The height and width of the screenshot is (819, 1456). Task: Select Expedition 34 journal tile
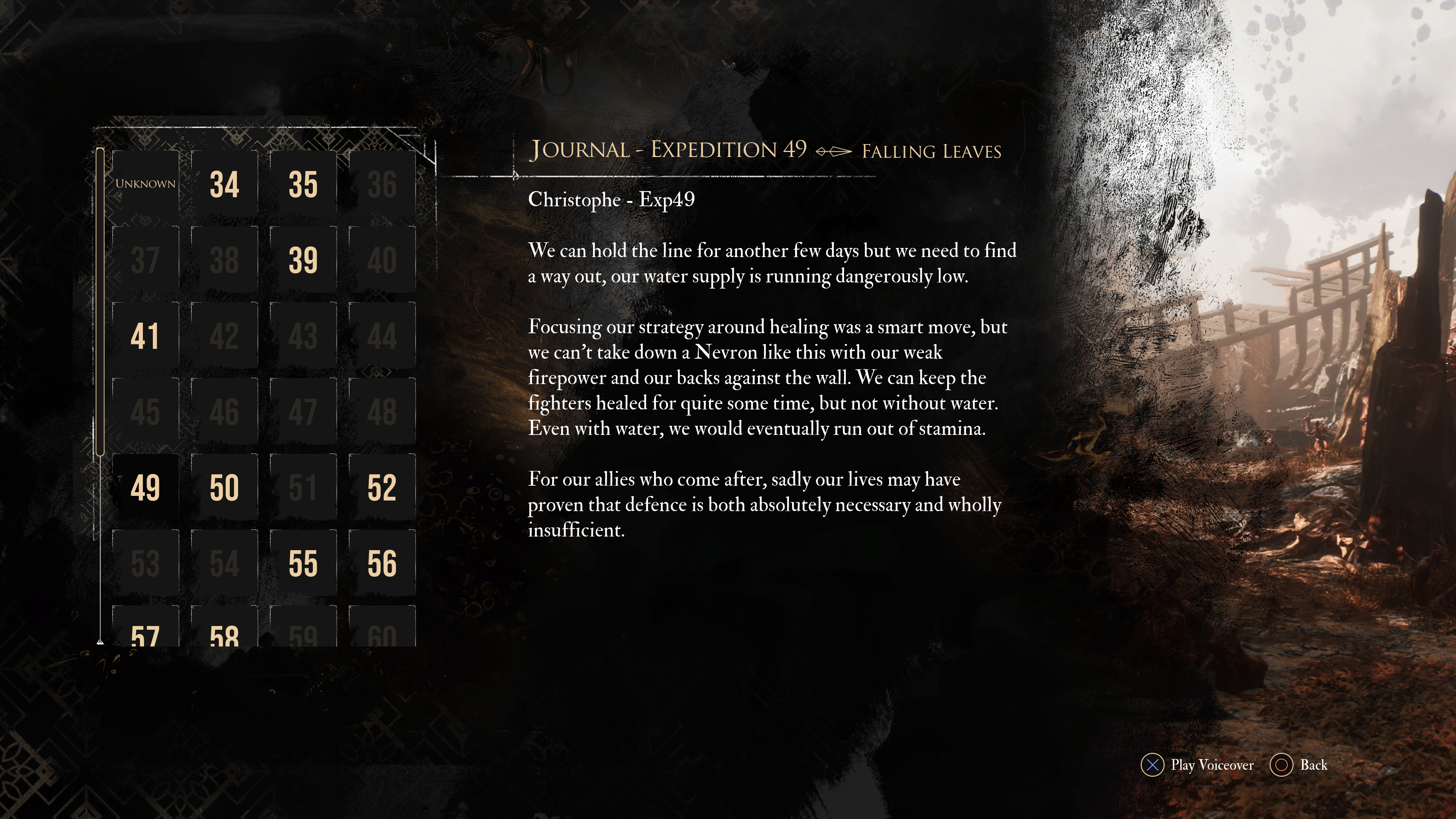(x=224, y=184)
